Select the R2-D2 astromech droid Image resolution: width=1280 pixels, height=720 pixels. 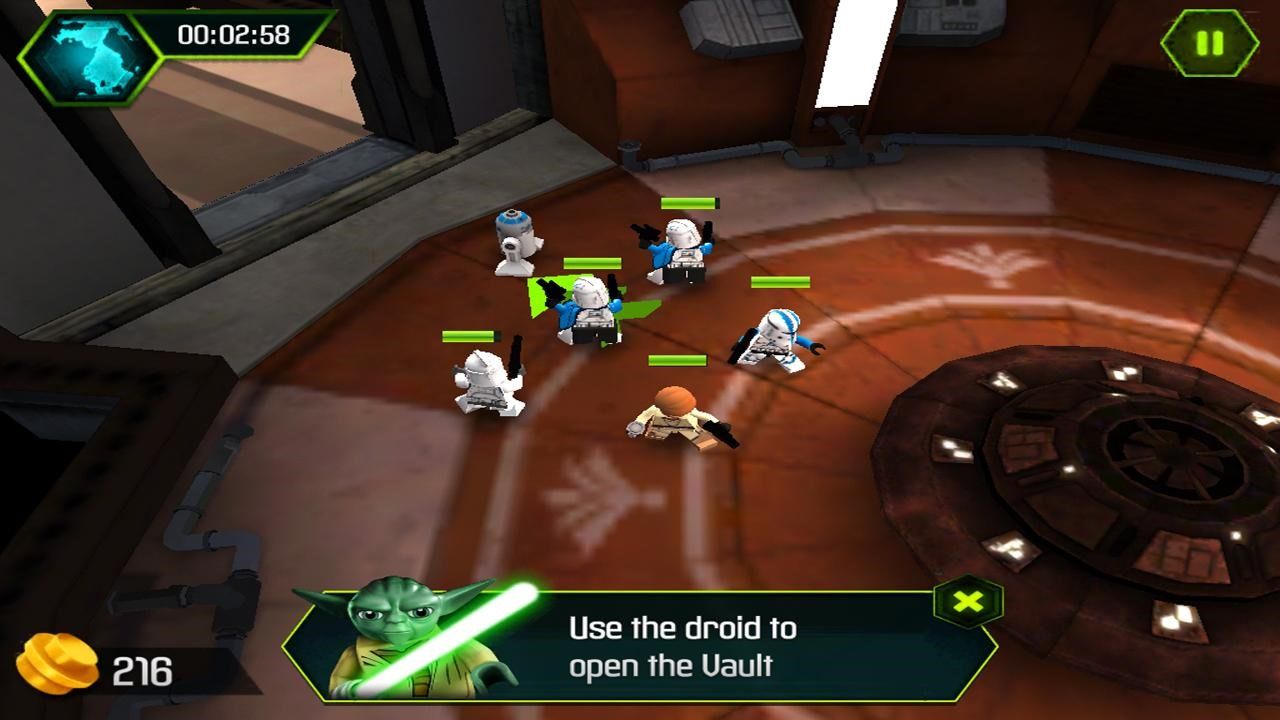click(x=516, y=243)
